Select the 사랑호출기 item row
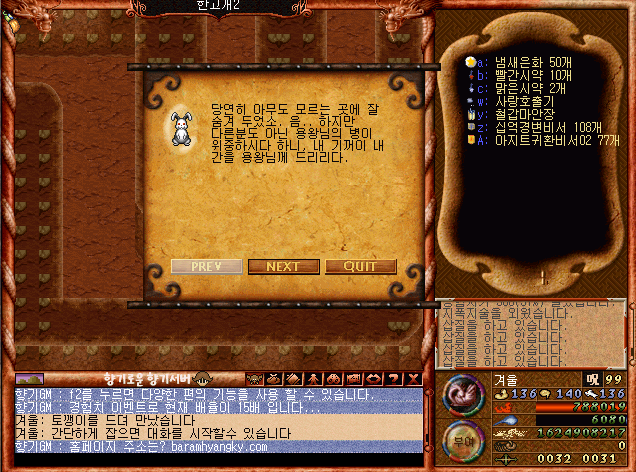The image size is (636, 472). (x=516, y=101)
